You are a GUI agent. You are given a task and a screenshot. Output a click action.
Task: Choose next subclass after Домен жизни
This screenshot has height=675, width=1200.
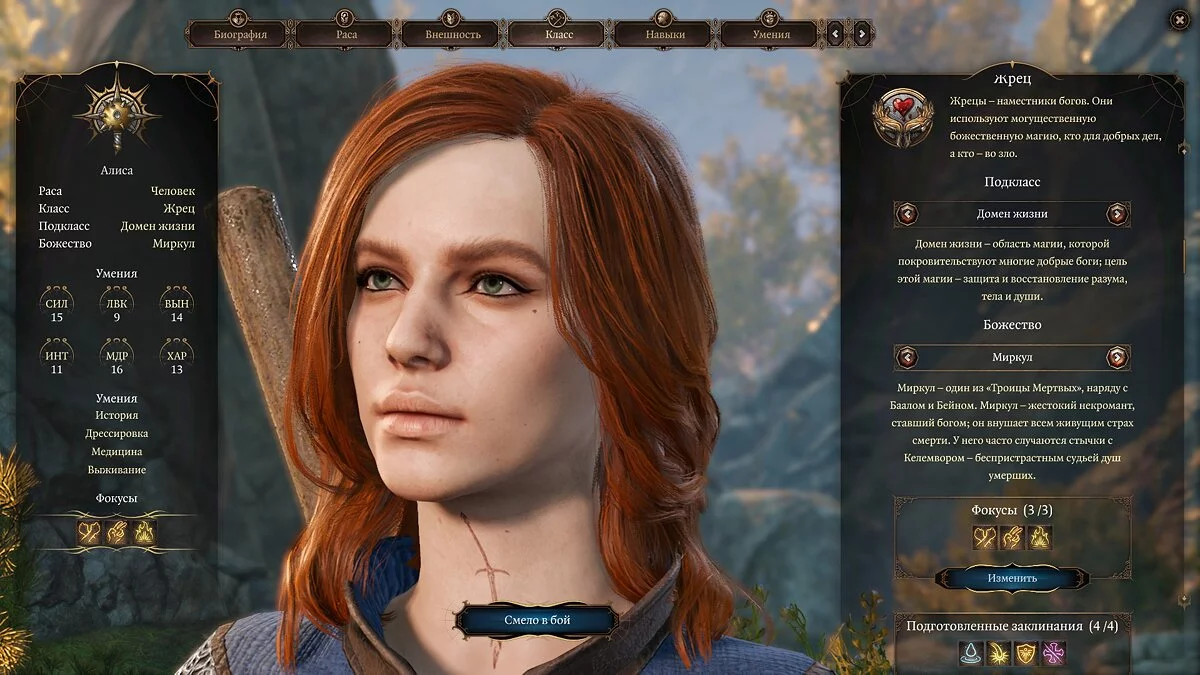click(x=1117, y=214)
